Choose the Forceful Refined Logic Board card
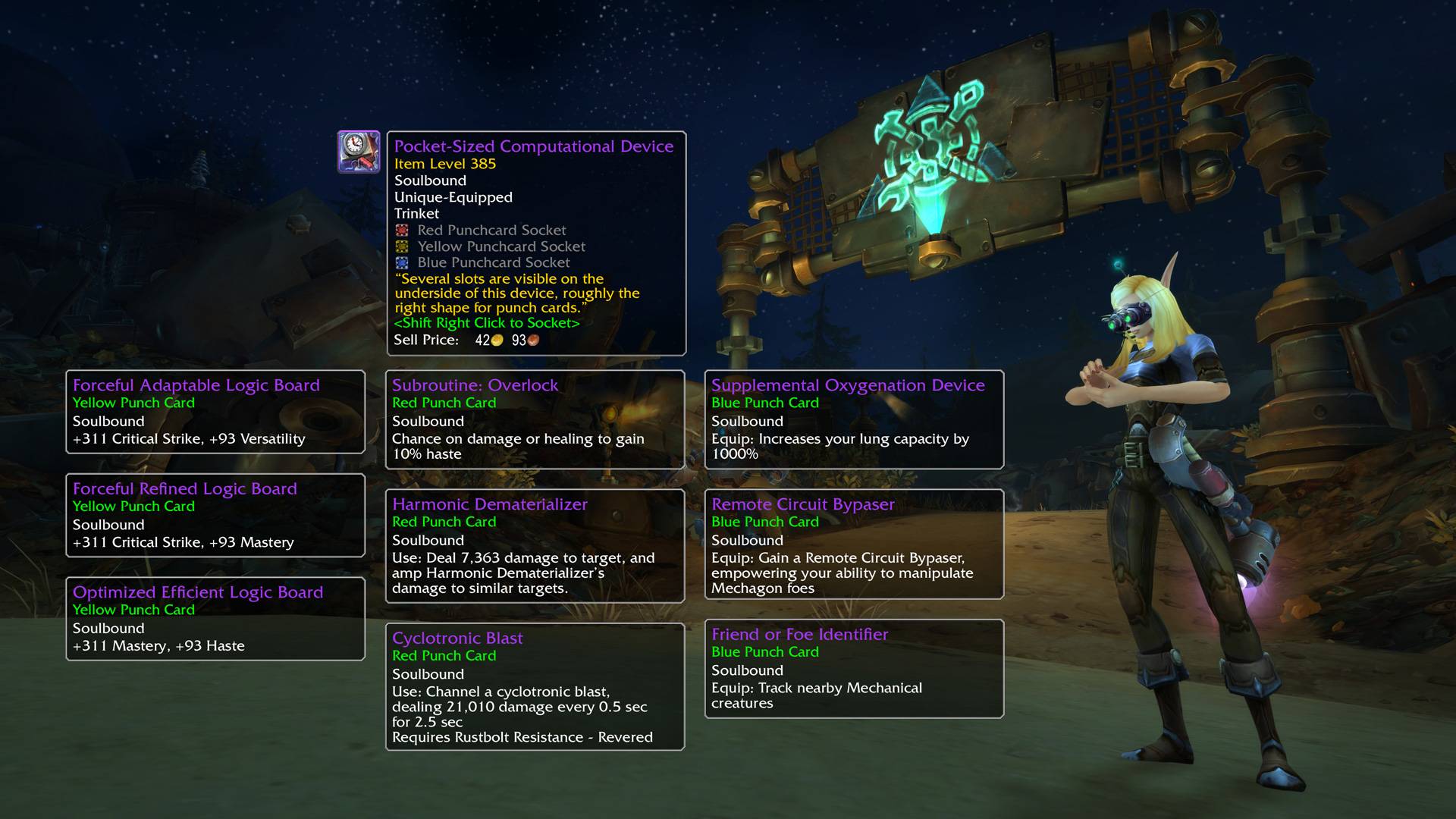This screenshot has width=1456, height=819. [215, 516]
